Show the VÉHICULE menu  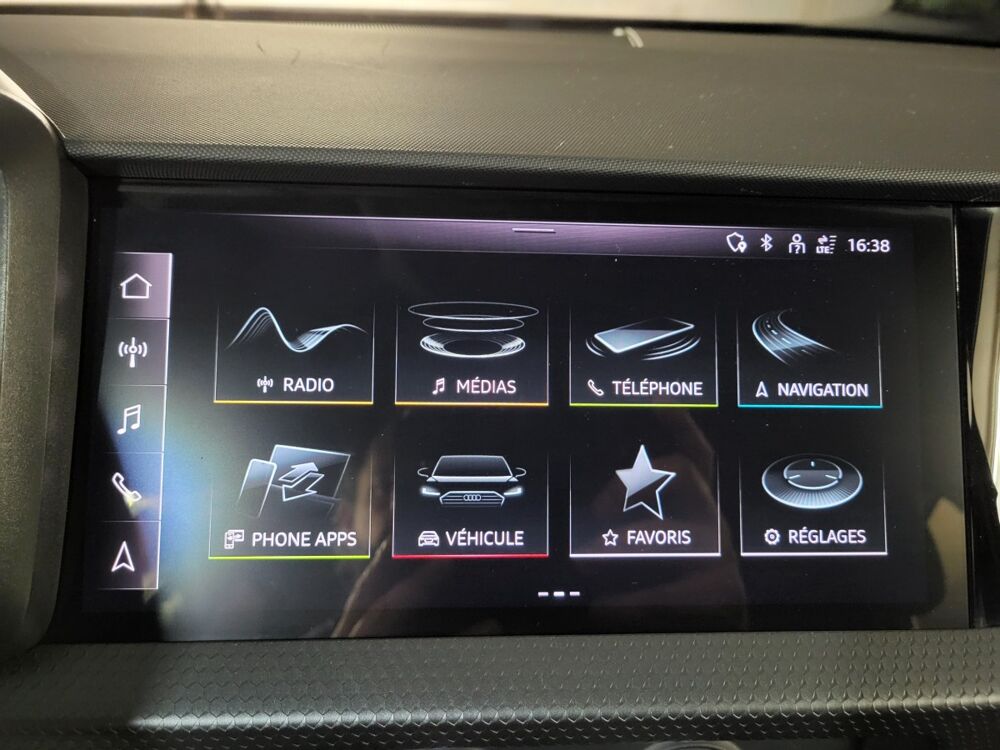pos(470,503)
